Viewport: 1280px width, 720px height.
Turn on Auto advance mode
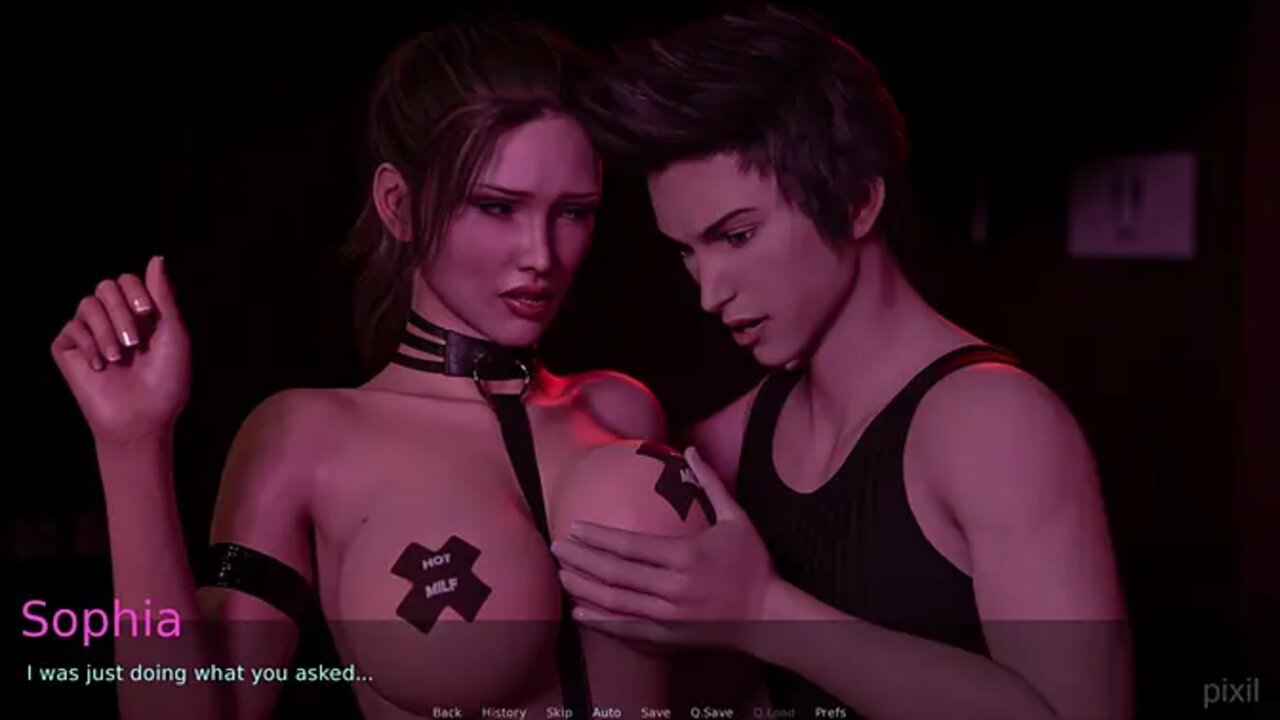(x=606, y=712)
